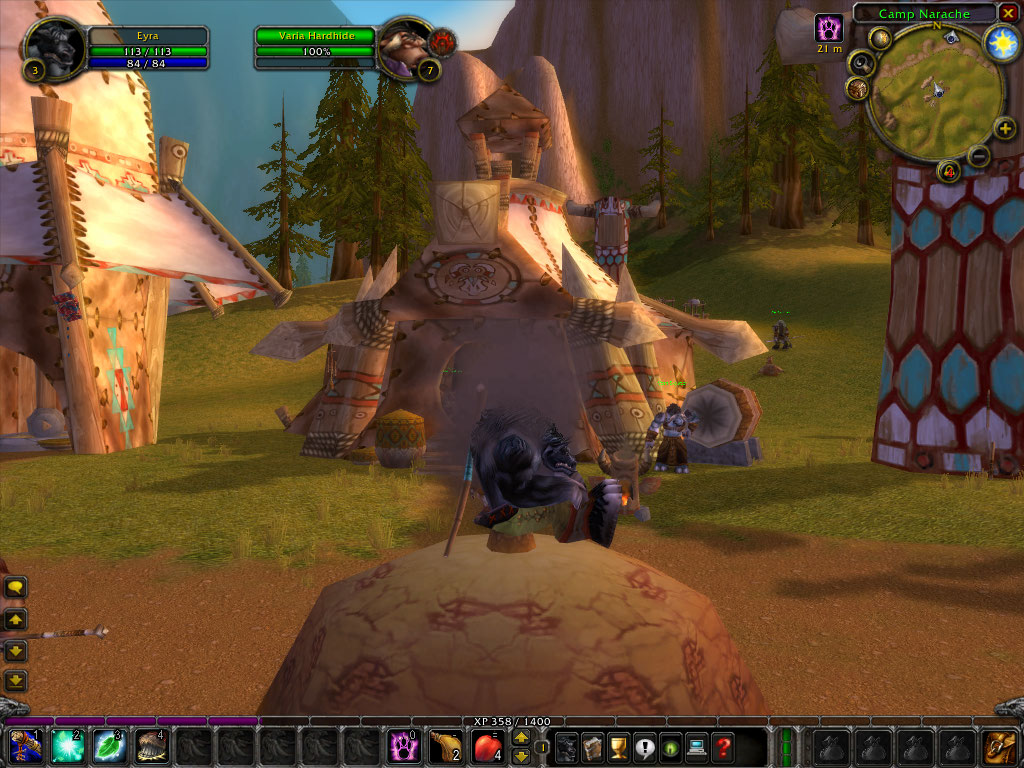Close the minimap with the X button
This screenshot has height=768, width=1024.
(1008, 13)
